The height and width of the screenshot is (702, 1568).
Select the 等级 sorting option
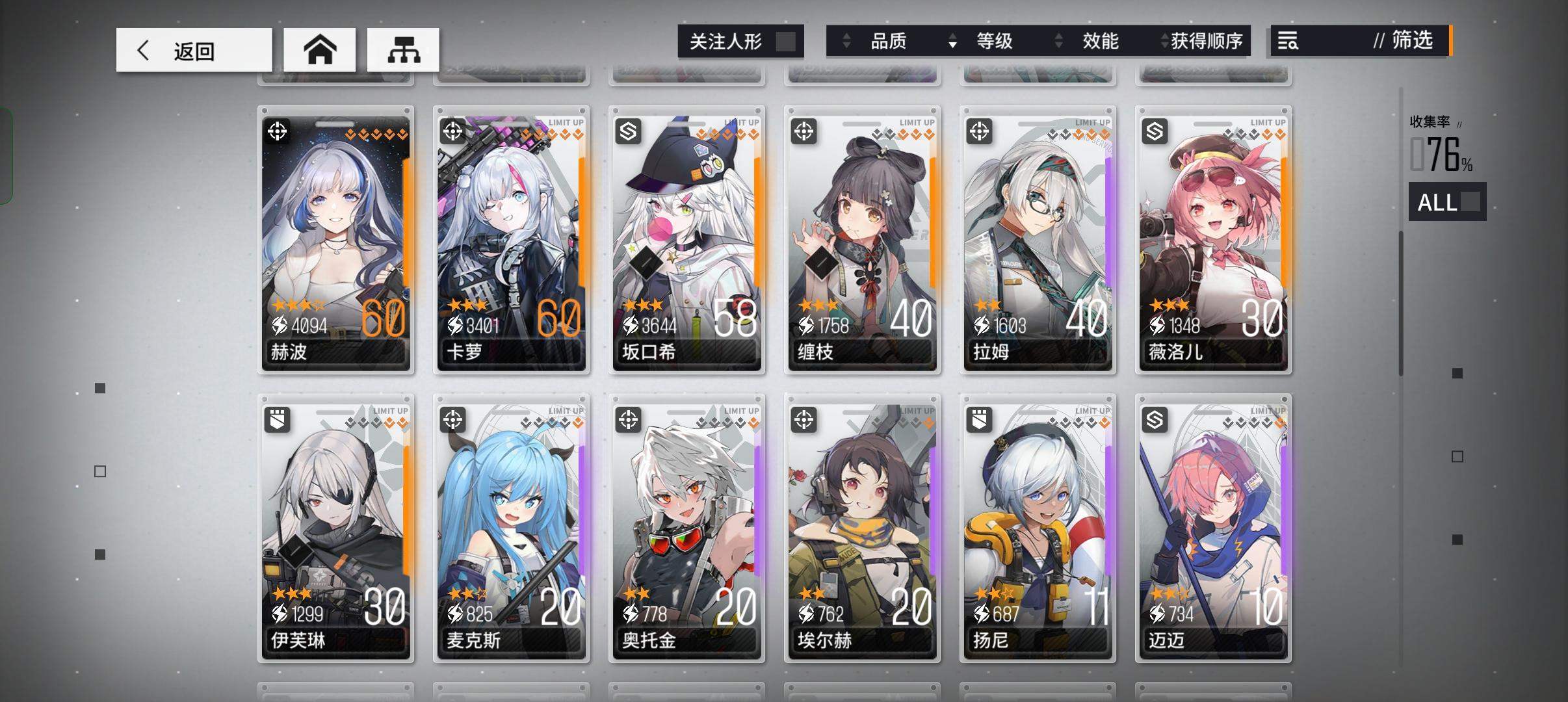pos(995,41)
